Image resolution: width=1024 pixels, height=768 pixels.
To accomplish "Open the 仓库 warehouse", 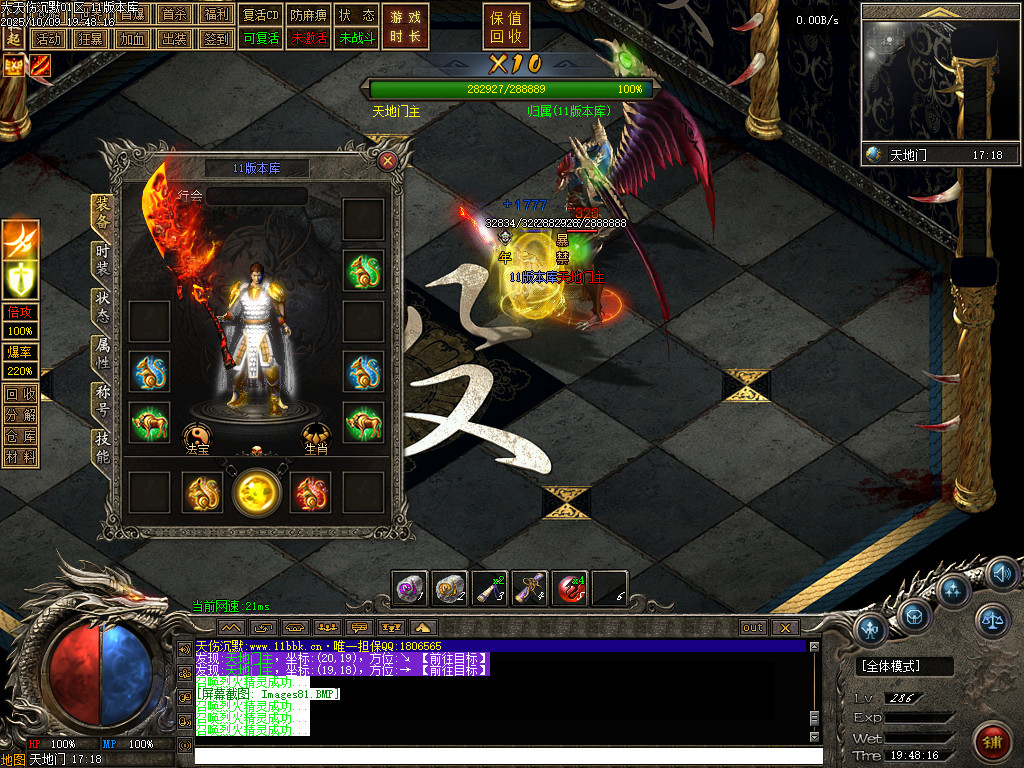I will 20,436.
